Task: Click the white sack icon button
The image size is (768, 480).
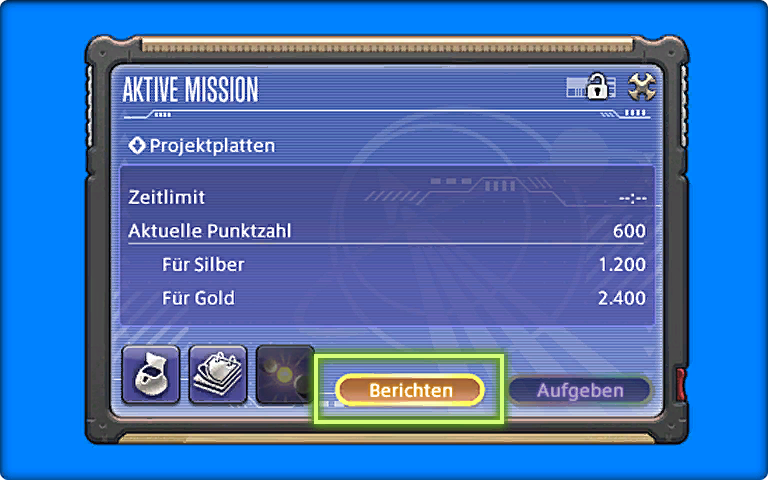Action: coord(151,374)
